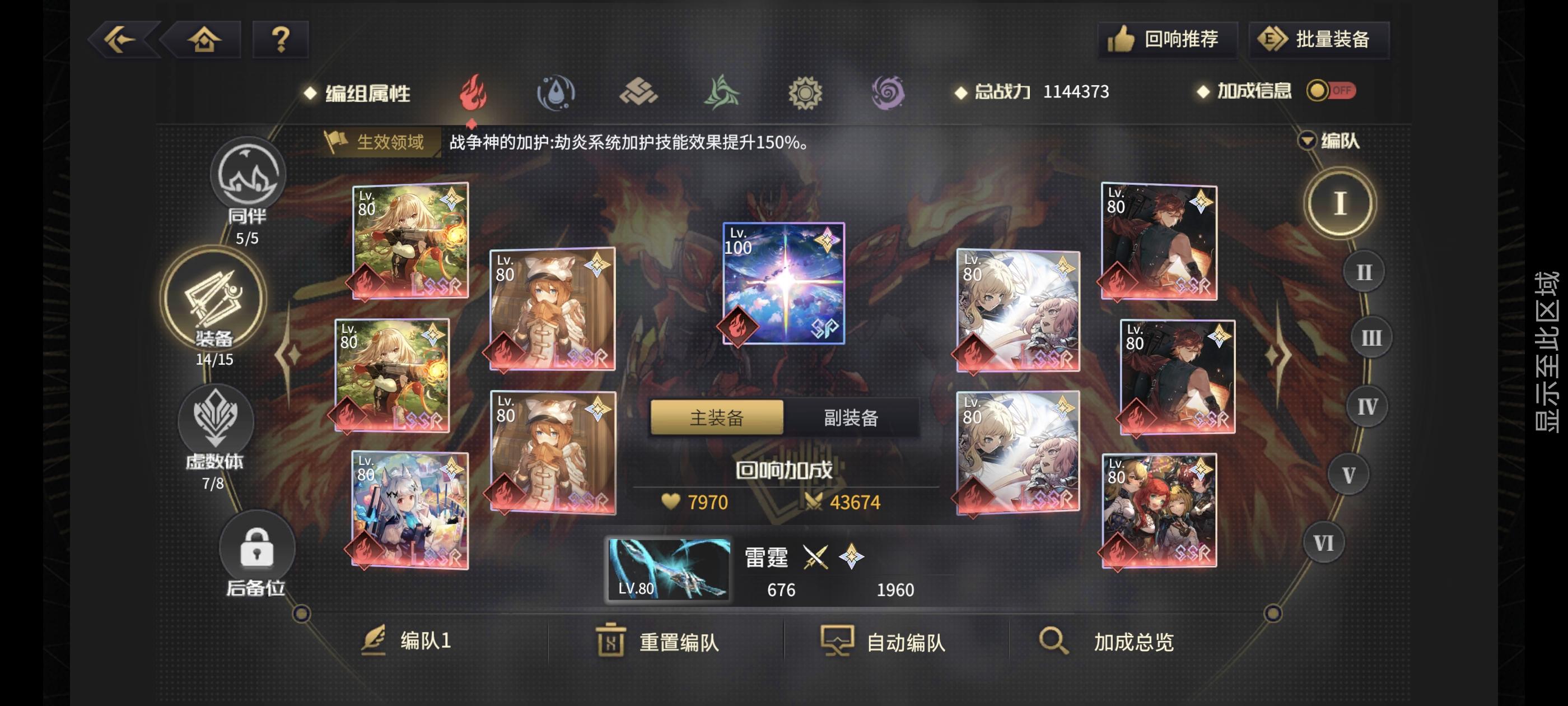Open the help question mark icon
The image size is (1568, 706).
click(280, 39)
